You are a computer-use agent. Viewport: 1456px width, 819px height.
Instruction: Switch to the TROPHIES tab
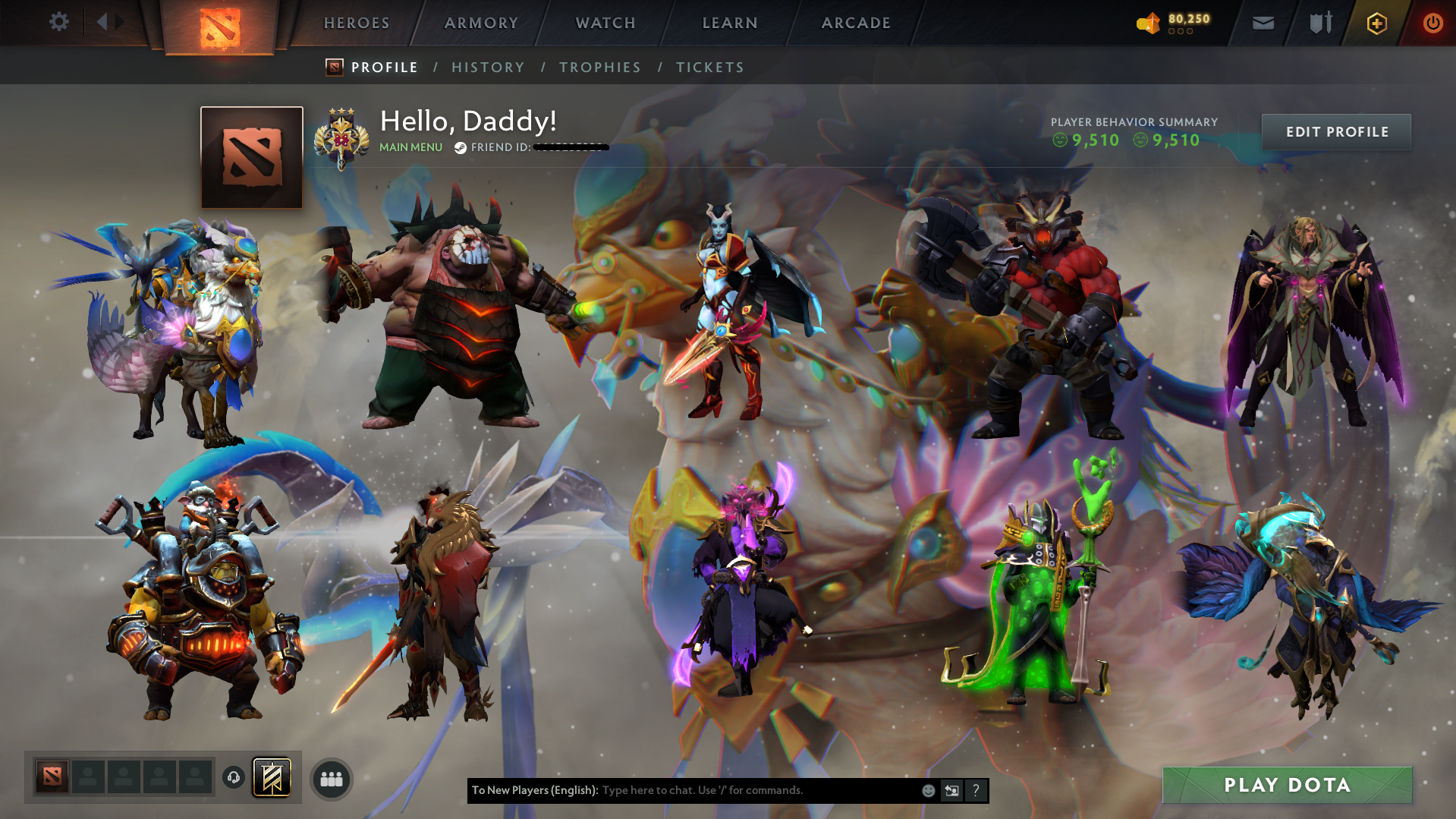[x=599, y=67]
